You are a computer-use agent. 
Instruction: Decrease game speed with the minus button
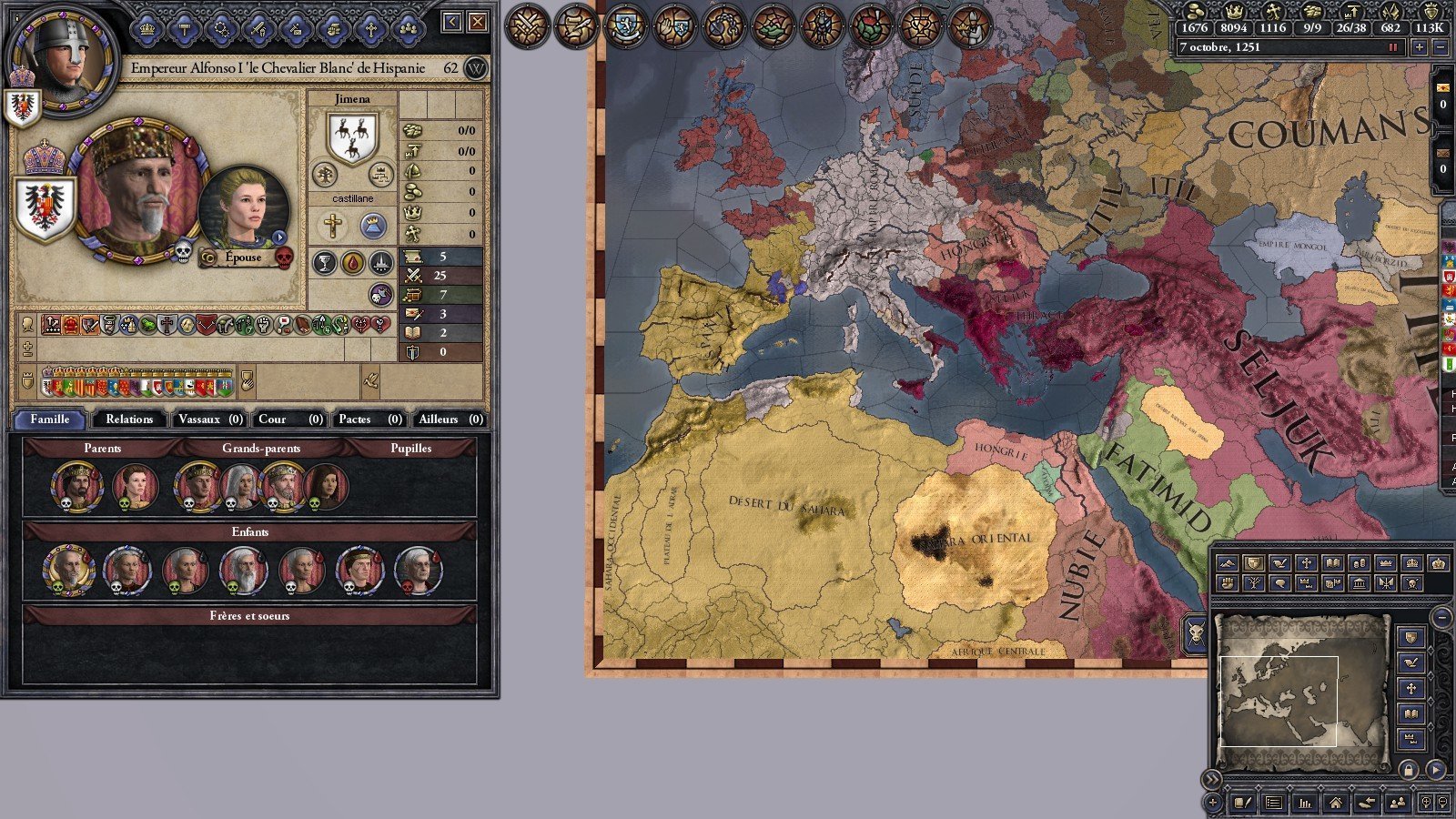pyautogui.click(x=1440, y=47)
